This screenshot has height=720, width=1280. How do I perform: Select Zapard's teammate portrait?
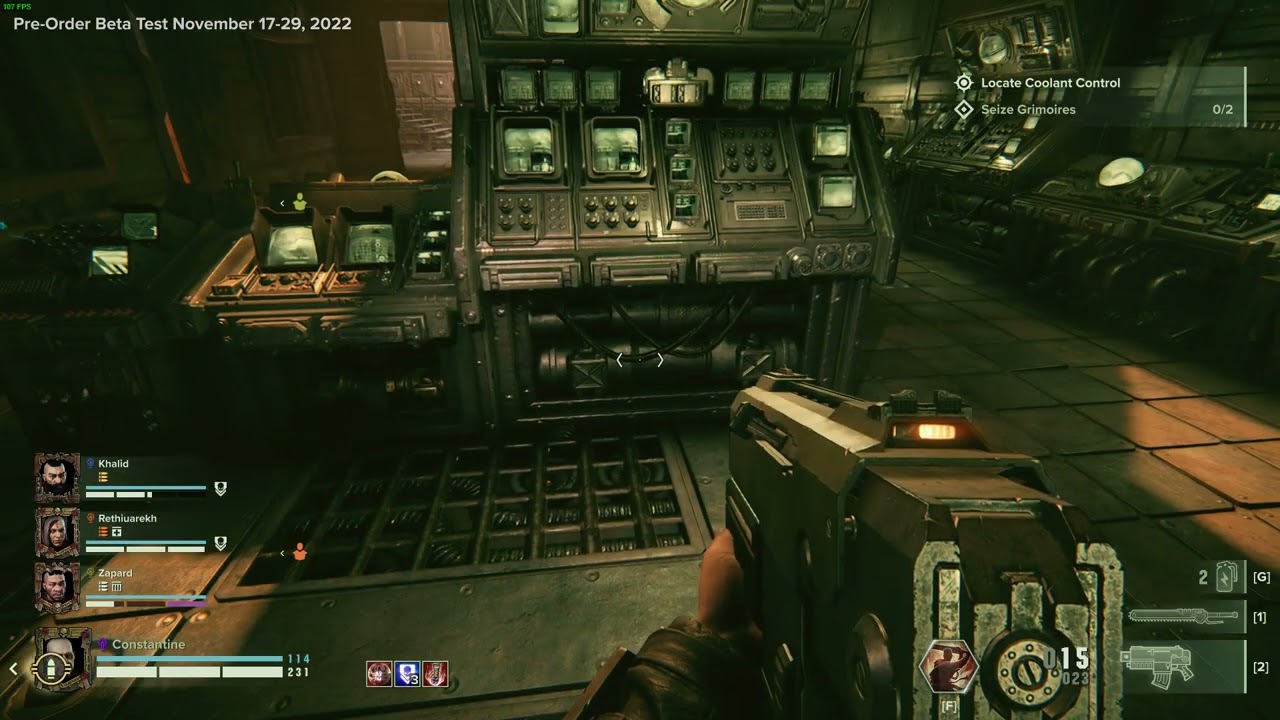(x=57, y=586)
